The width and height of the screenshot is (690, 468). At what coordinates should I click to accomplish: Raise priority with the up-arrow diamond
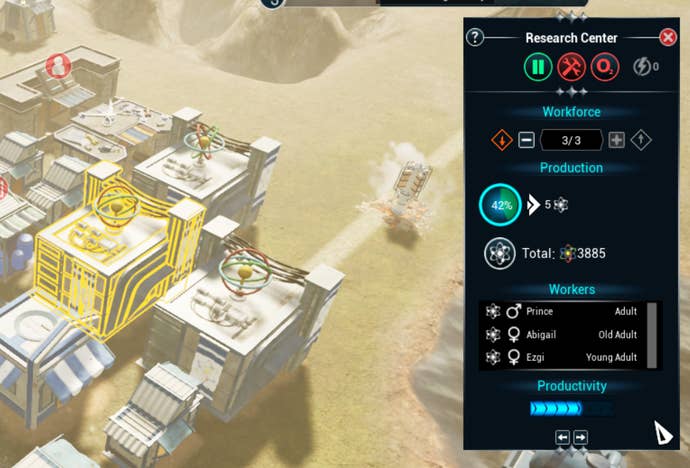641,140
